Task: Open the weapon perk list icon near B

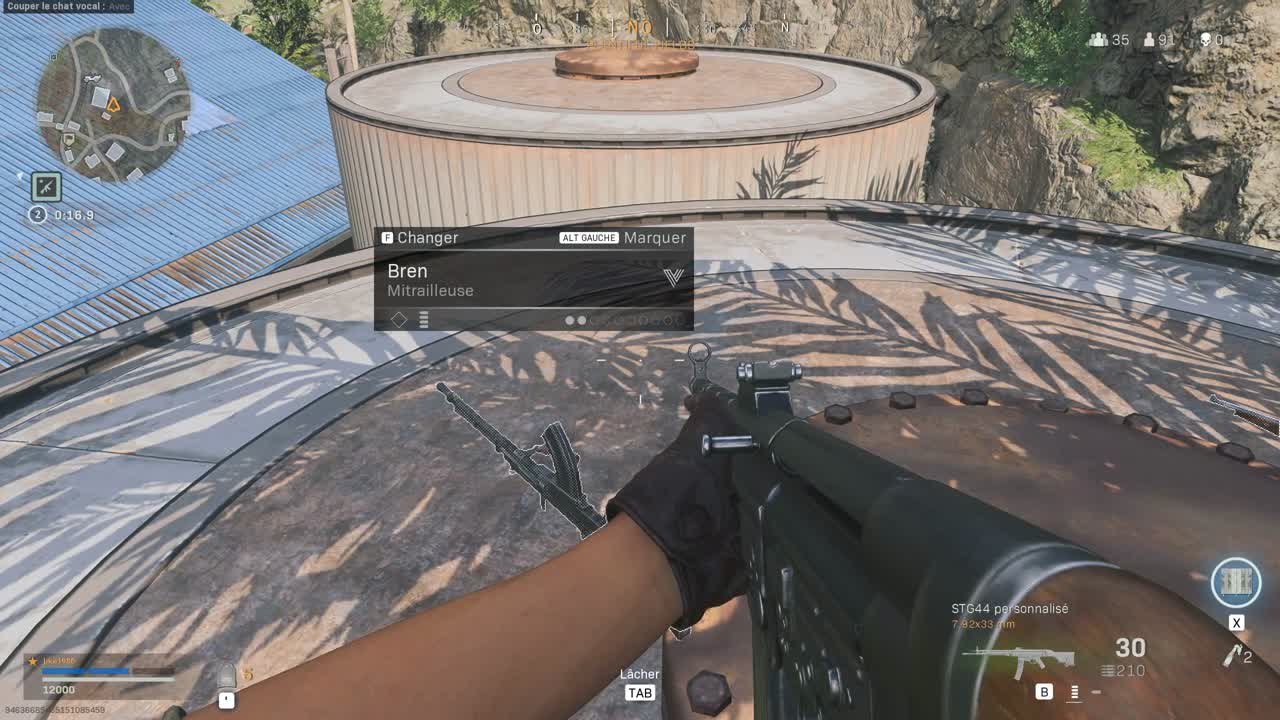Action: pyautogui.click(x=1074, y=692)
